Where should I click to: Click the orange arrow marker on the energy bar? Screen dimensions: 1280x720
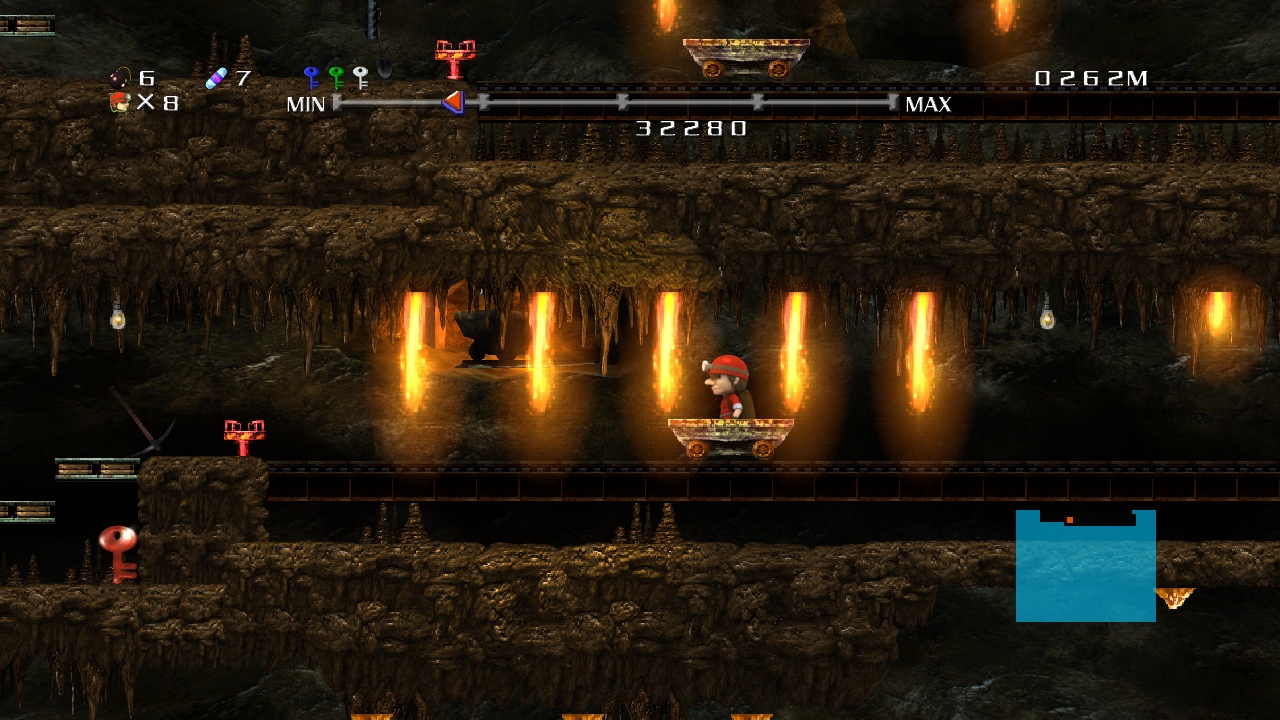[456, 101]
